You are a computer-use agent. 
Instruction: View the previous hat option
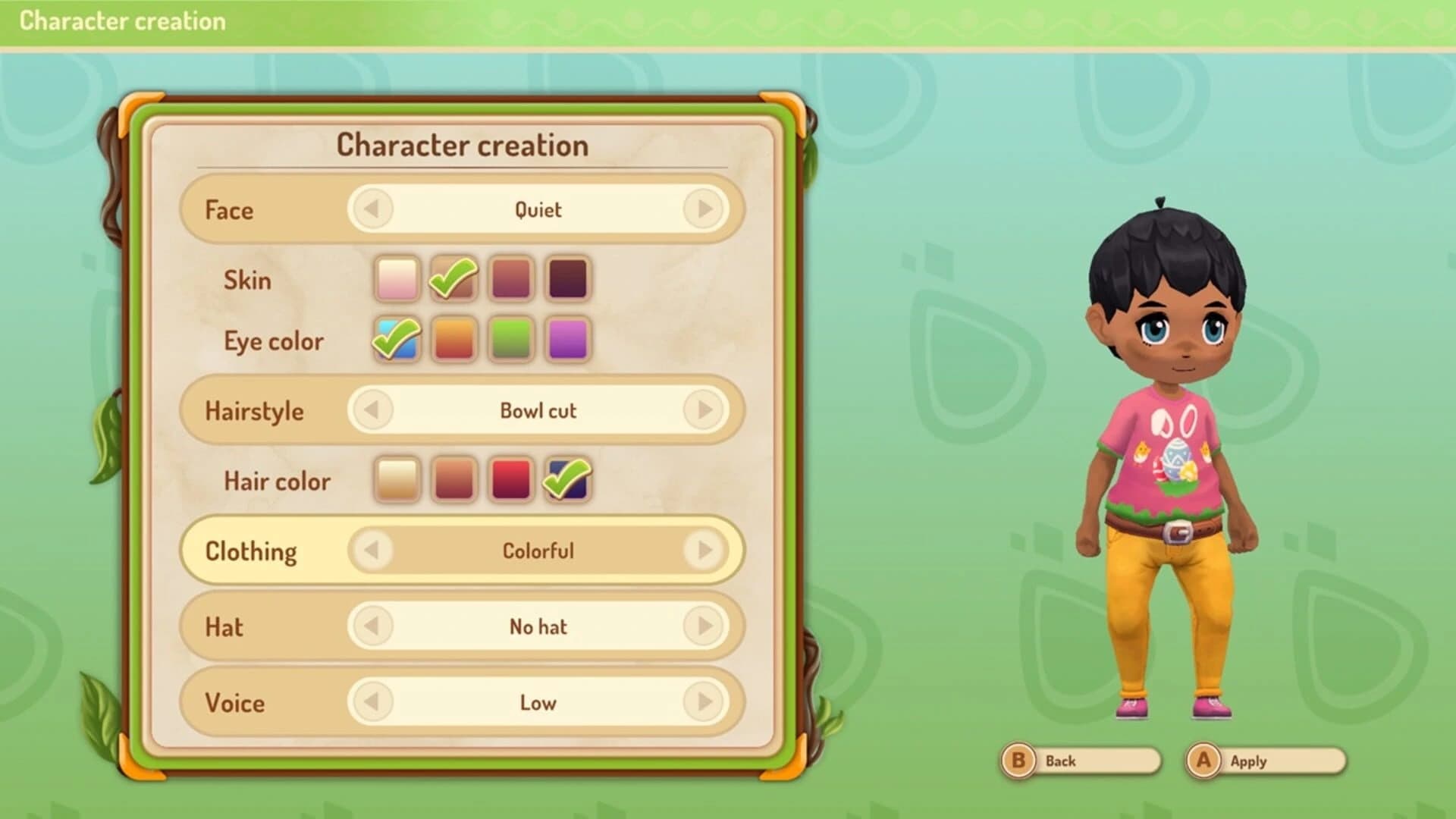pyautogui.click(x=371, y=627)
